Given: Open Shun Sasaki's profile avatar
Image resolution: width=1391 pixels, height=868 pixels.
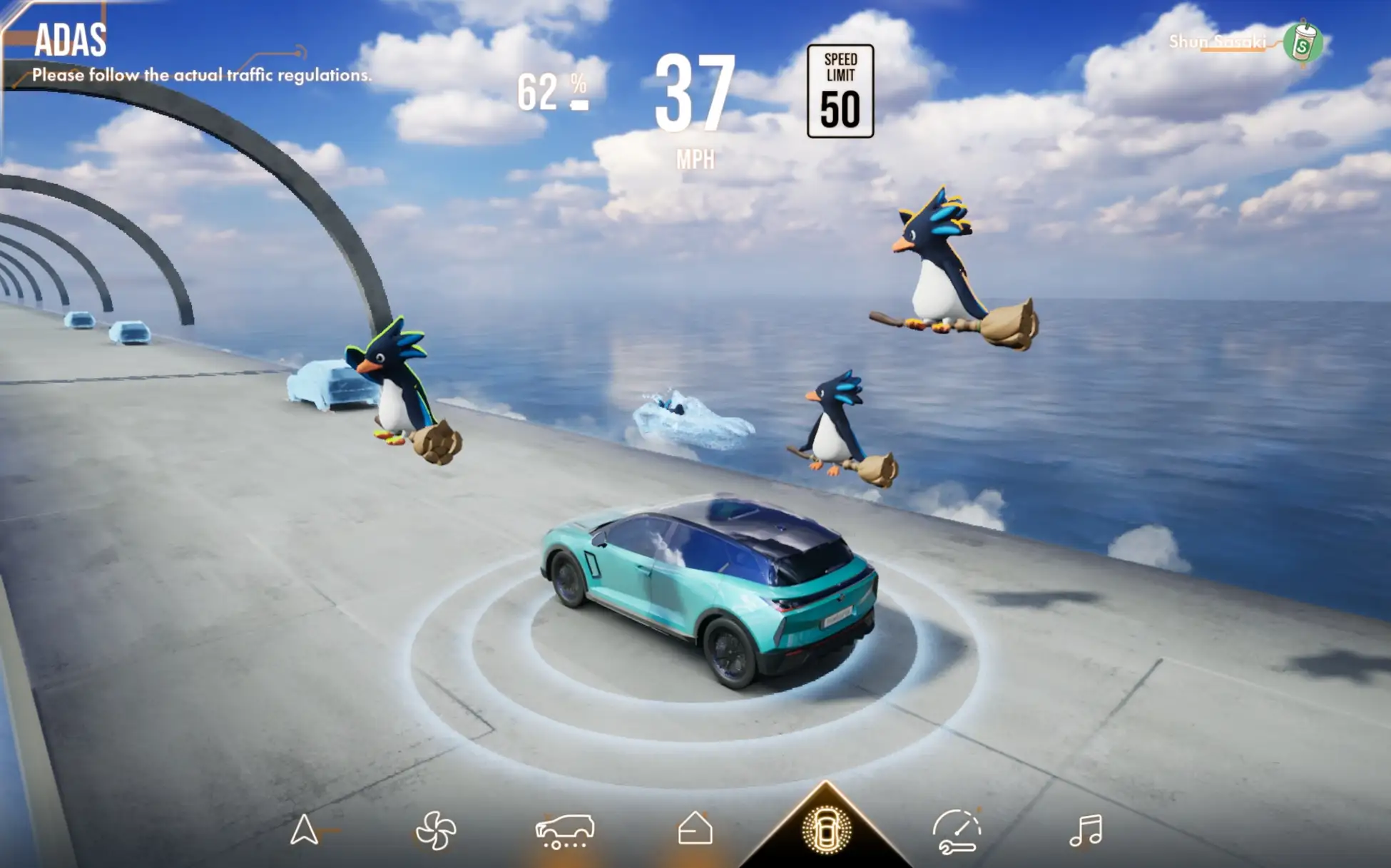Looking at the screenshot, I should point(1303,43).
